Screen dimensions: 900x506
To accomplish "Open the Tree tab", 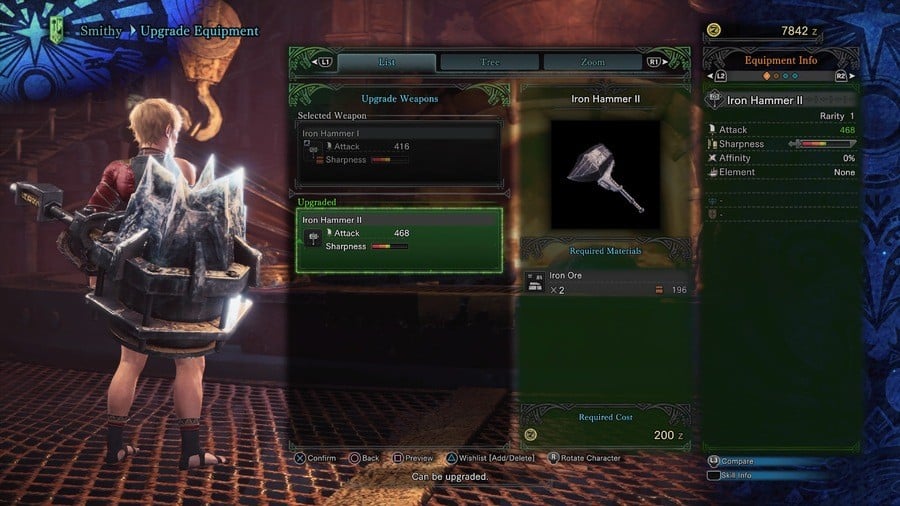I will coord(490,62).
